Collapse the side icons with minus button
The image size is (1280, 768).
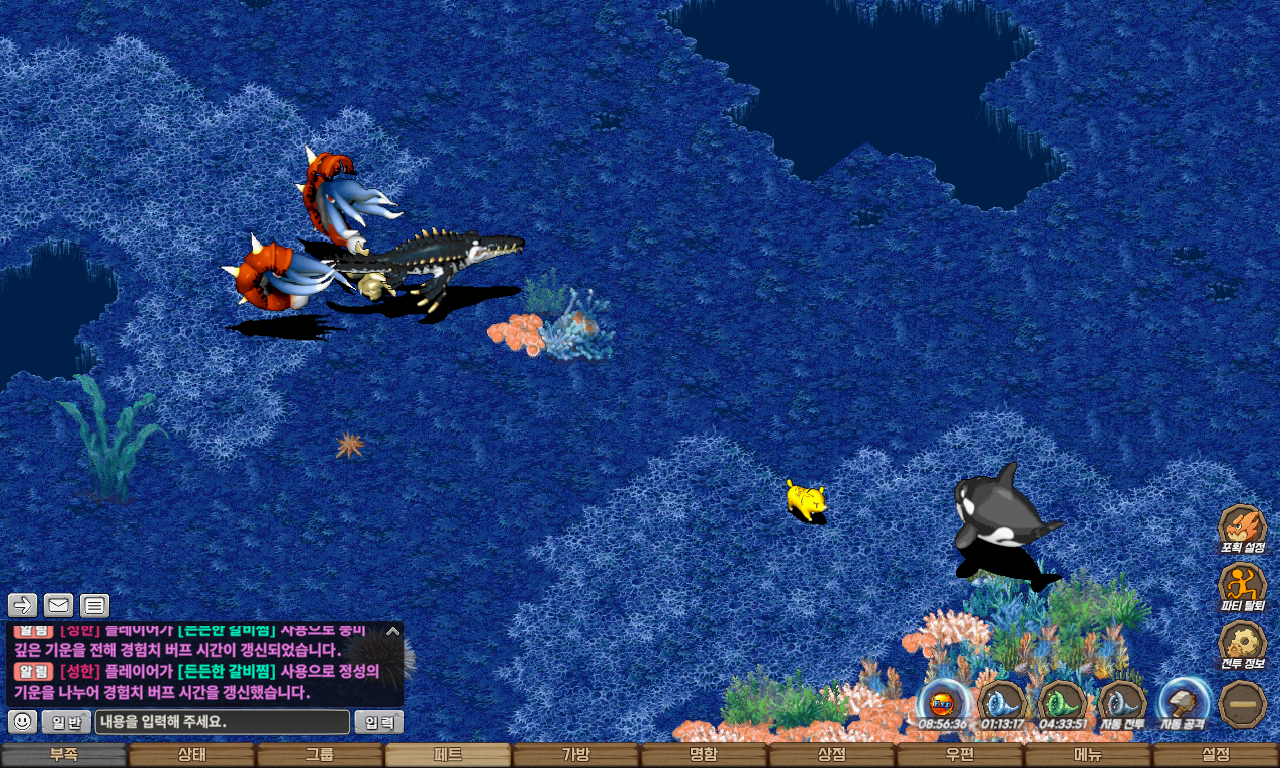click(1243, 702)
